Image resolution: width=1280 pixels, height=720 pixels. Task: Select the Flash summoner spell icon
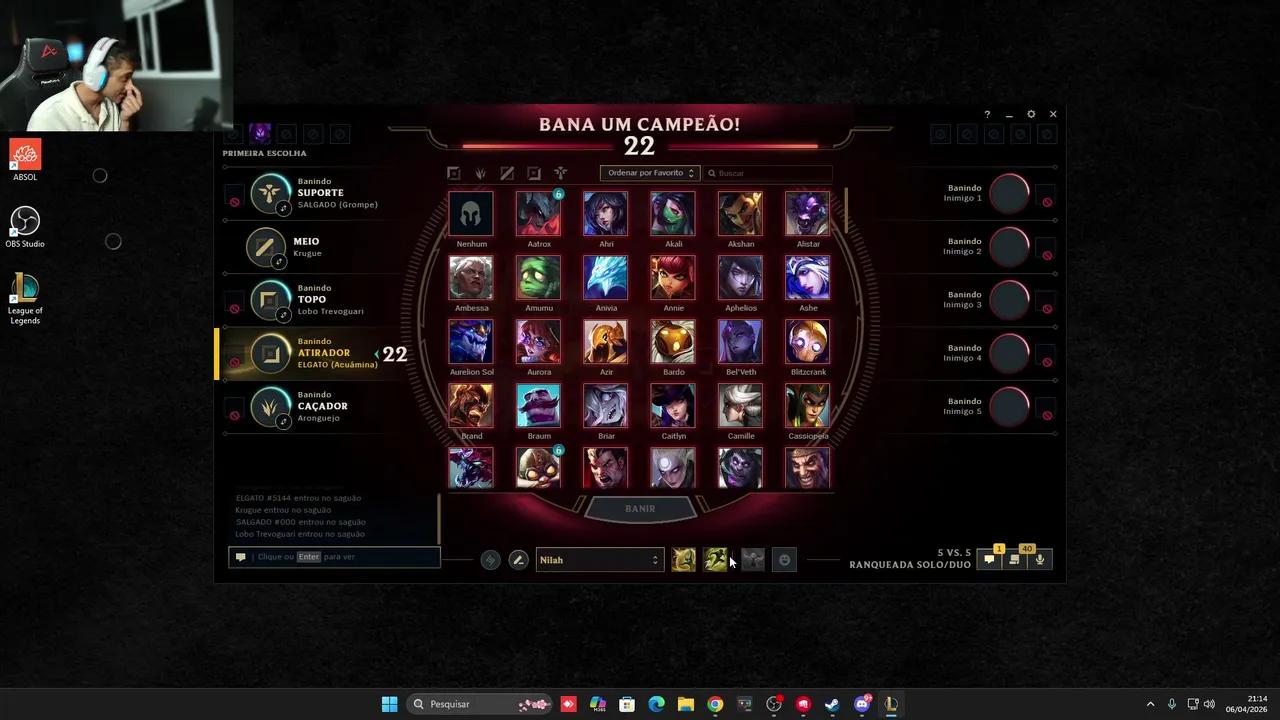click(684, 559)
